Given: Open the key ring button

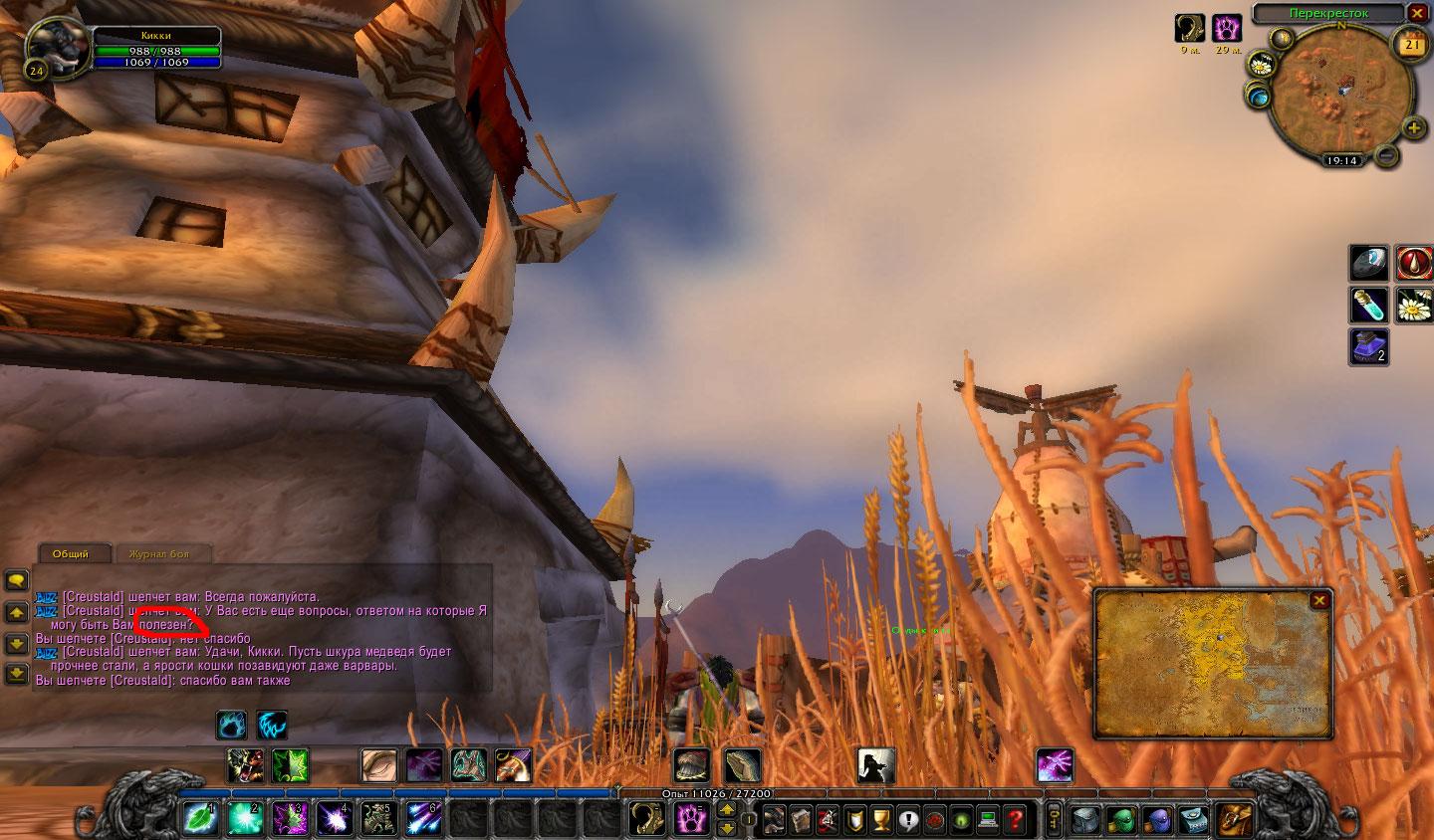Looking at the screenshot, I should (1055, 820).
